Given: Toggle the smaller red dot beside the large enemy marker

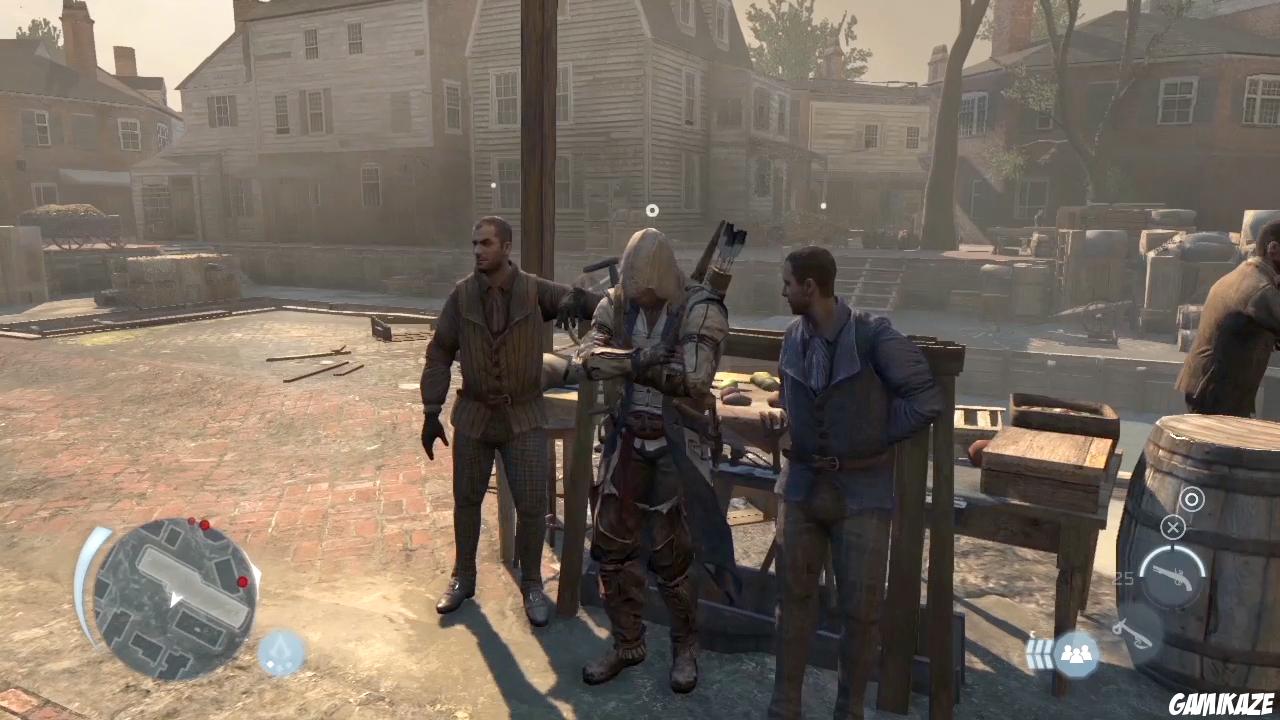Looking at the screenshot, I should click(x=191, y=521).
